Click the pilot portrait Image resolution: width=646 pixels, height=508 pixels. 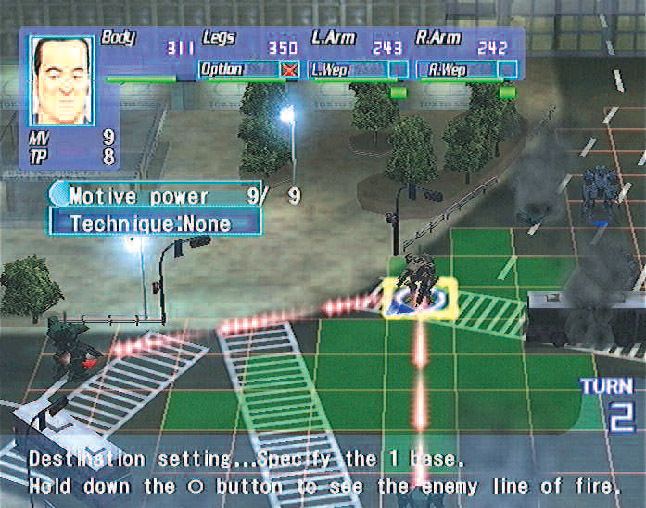click(61, 79)
